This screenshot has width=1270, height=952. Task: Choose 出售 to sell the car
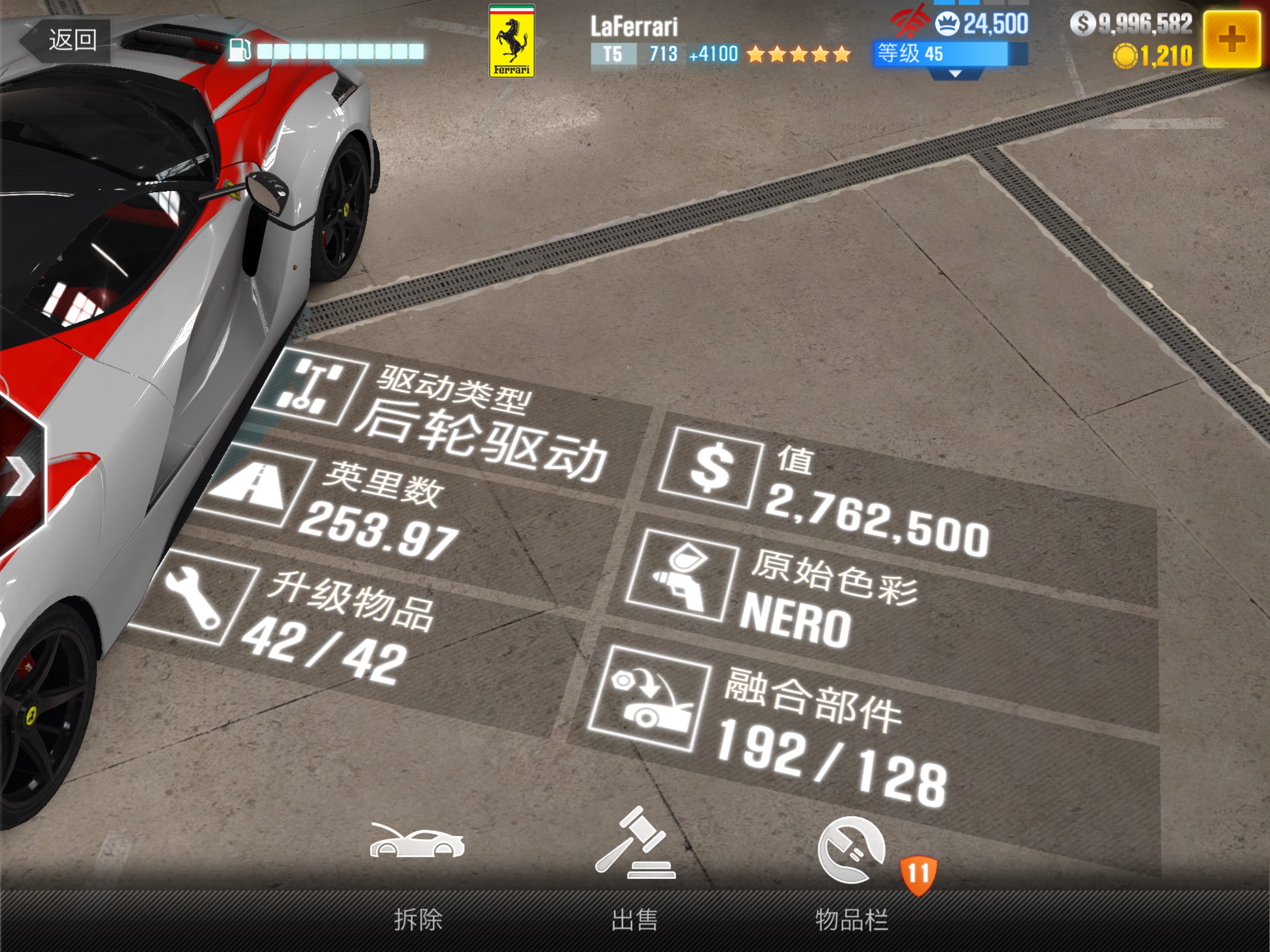(x=635, y=873)
